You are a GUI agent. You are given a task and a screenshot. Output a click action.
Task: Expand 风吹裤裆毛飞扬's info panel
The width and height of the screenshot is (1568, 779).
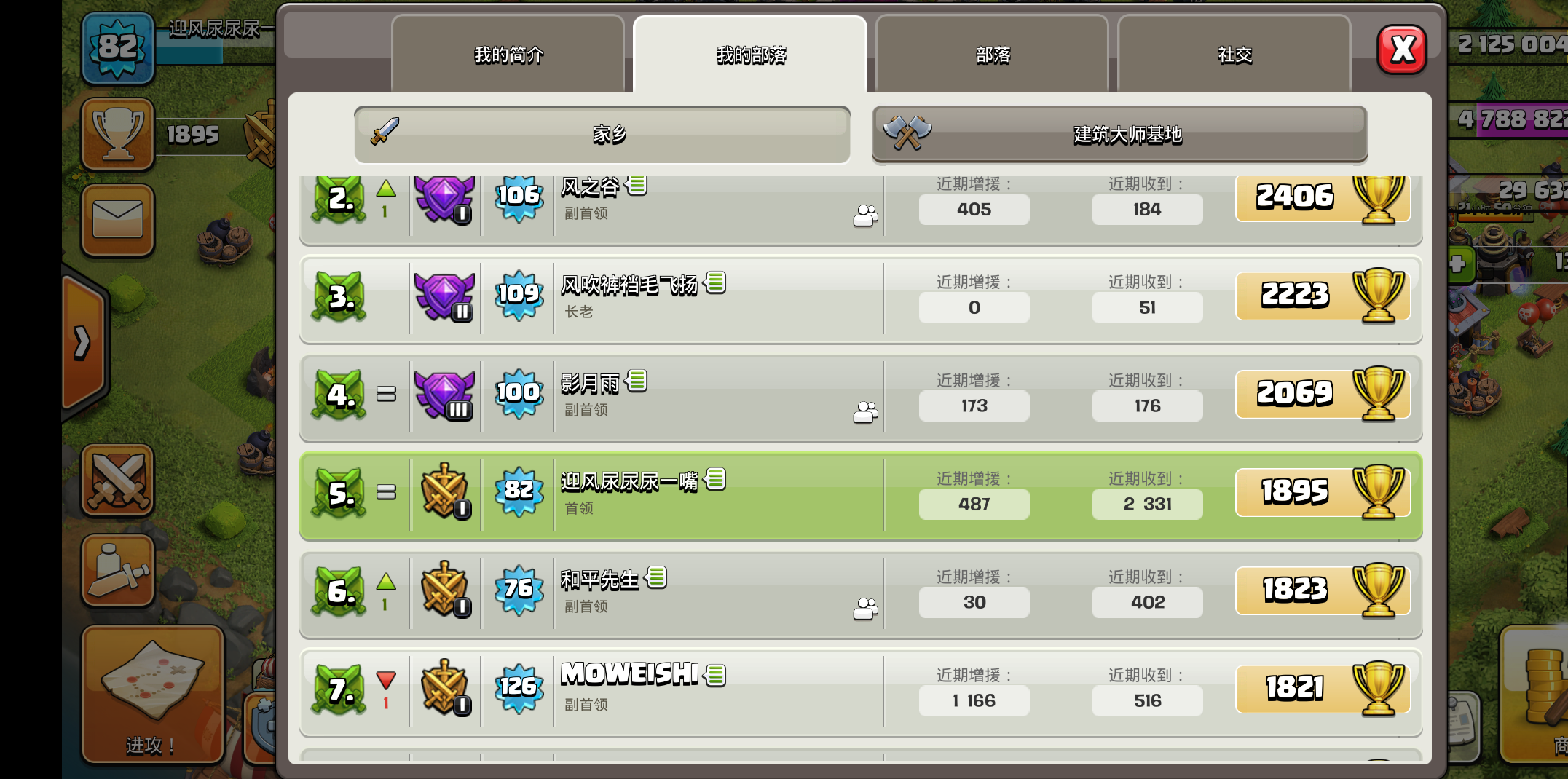click(717, 283)
